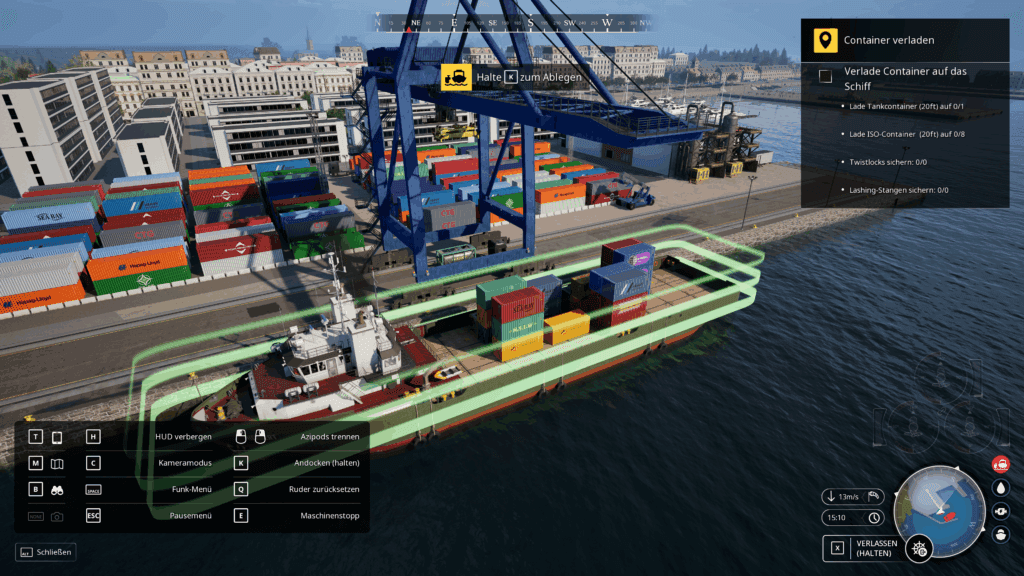Select the water drop status icon
The width and height of the screenshot is (1024, 576).
[x=1000, y=488]
